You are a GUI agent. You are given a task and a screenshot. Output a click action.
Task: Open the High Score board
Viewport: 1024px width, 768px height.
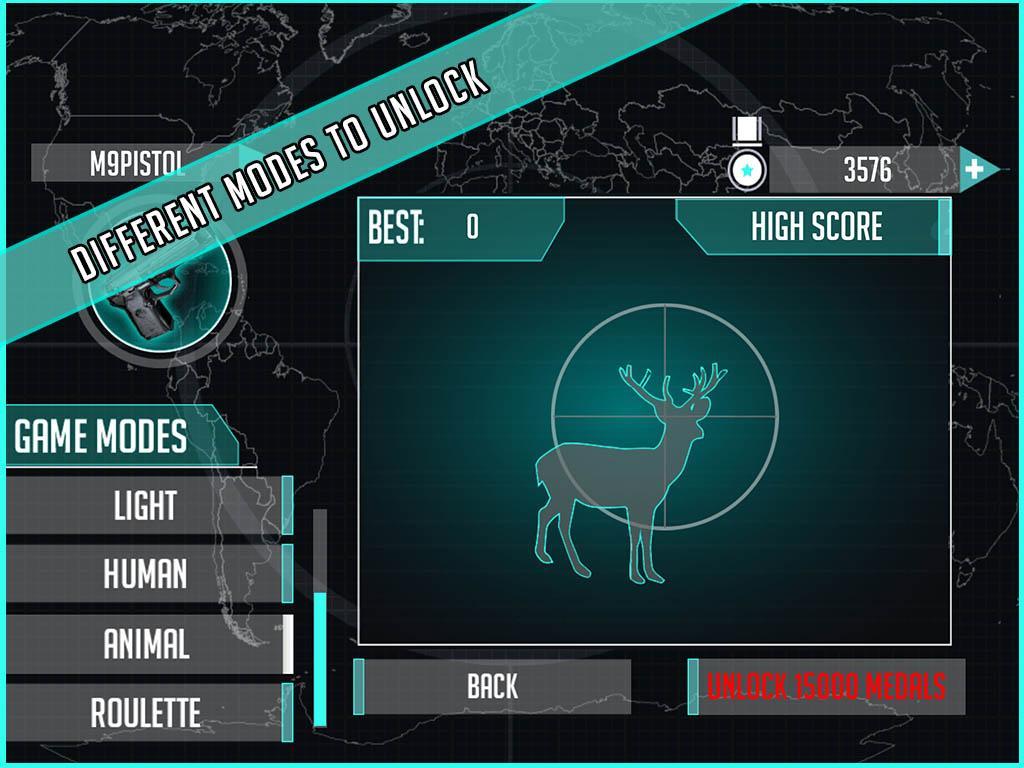click(814, 227)
